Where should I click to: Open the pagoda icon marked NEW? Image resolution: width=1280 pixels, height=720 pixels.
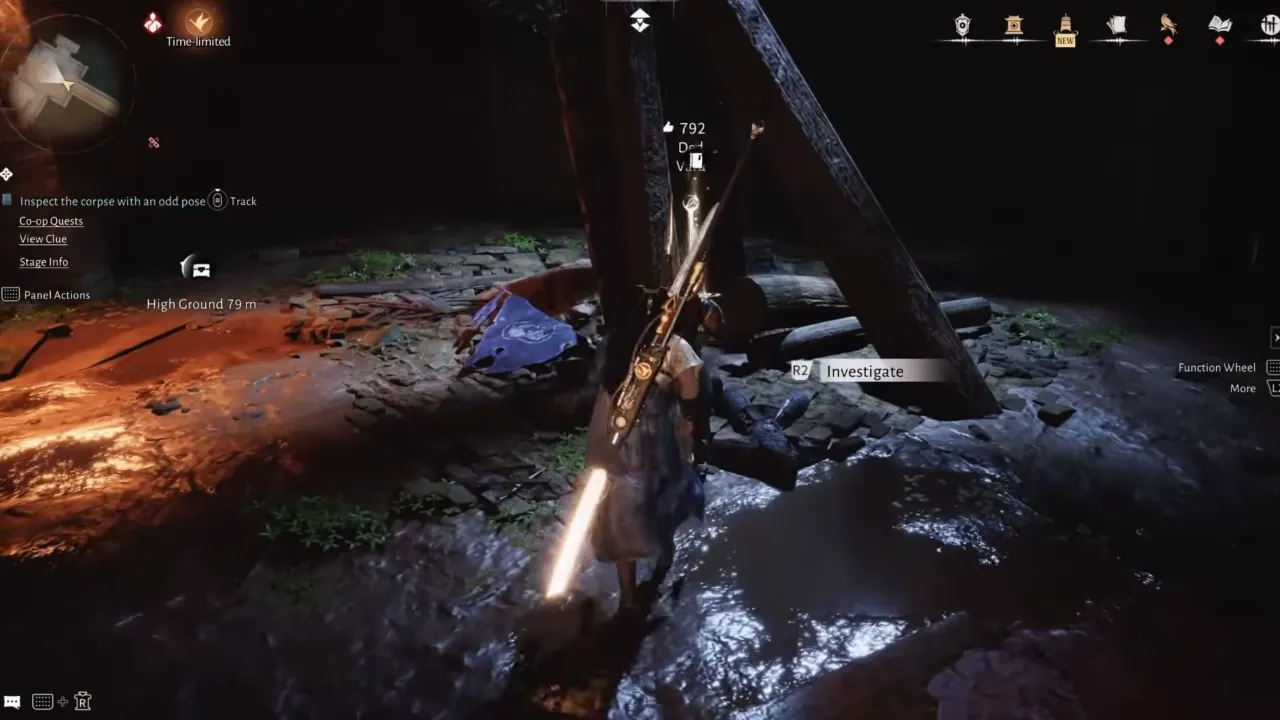pos(1065,27)
